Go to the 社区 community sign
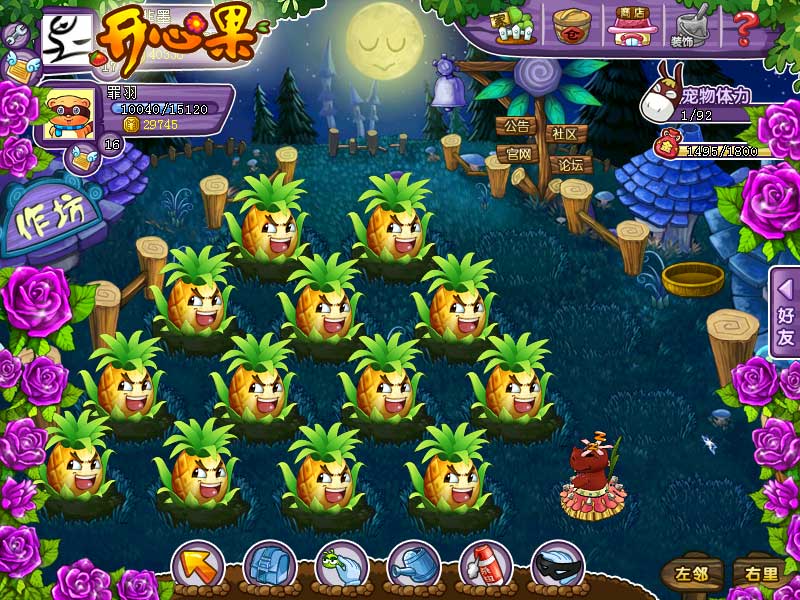Screen dimensions: 800x600 point(565,133)
